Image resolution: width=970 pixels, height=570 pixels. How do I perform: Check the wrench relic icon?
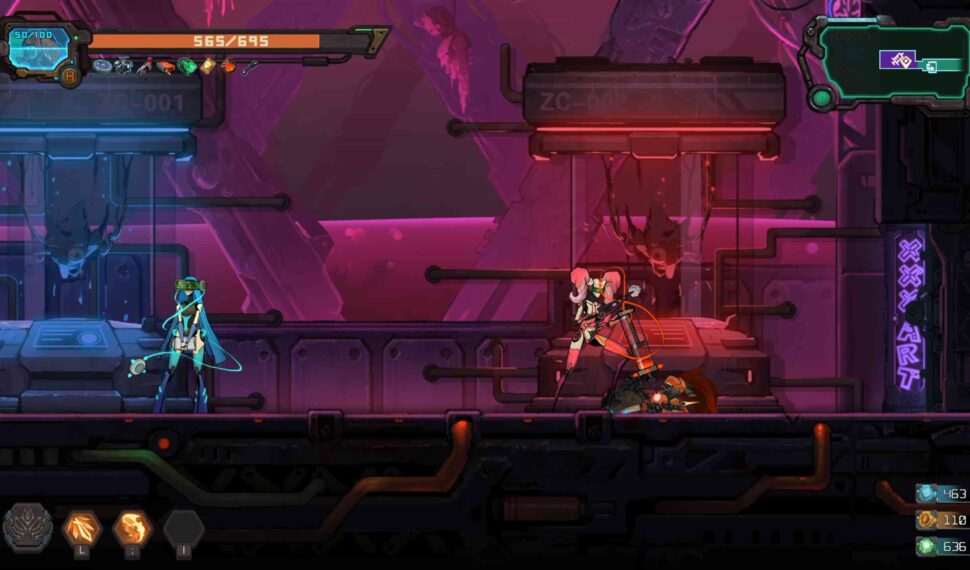tap(250, 67)
